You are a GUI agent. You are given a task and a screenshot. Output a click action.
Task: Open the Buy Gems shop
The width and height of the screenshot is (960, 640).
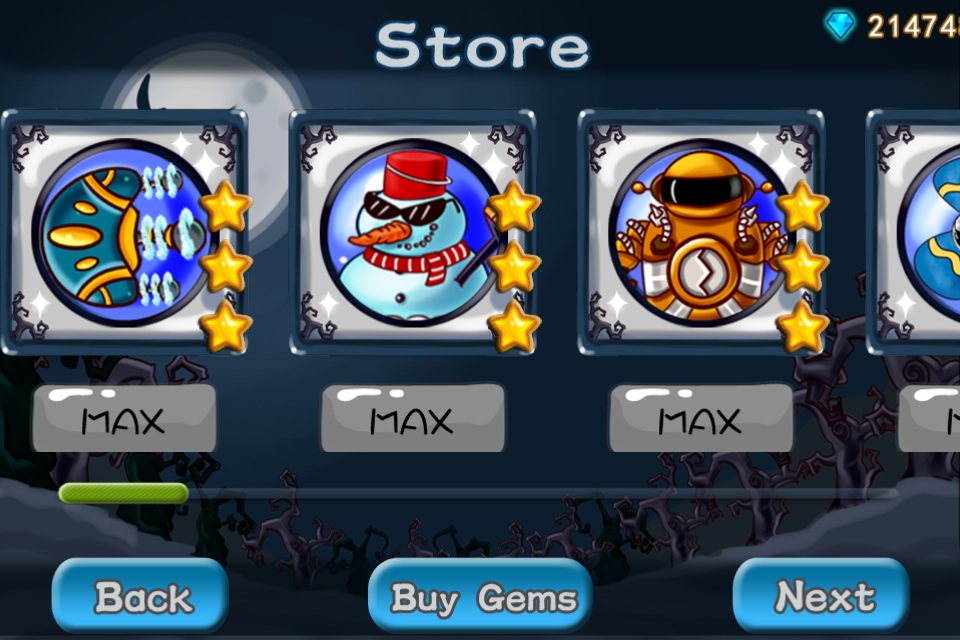coord(481,597)
